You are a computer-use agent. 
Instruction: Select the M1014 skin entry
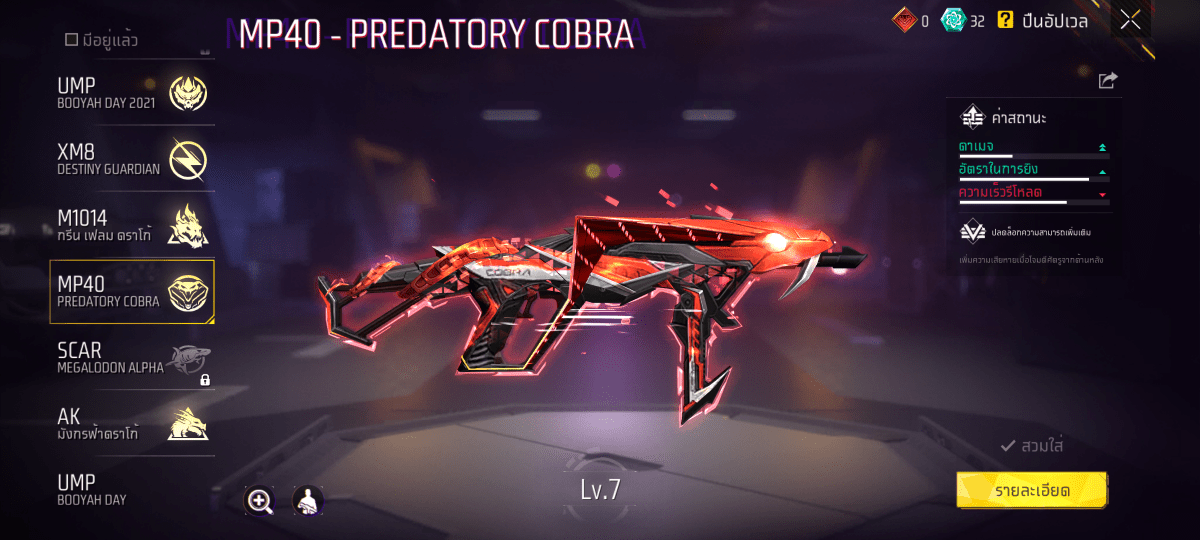(x=132, y=225)
